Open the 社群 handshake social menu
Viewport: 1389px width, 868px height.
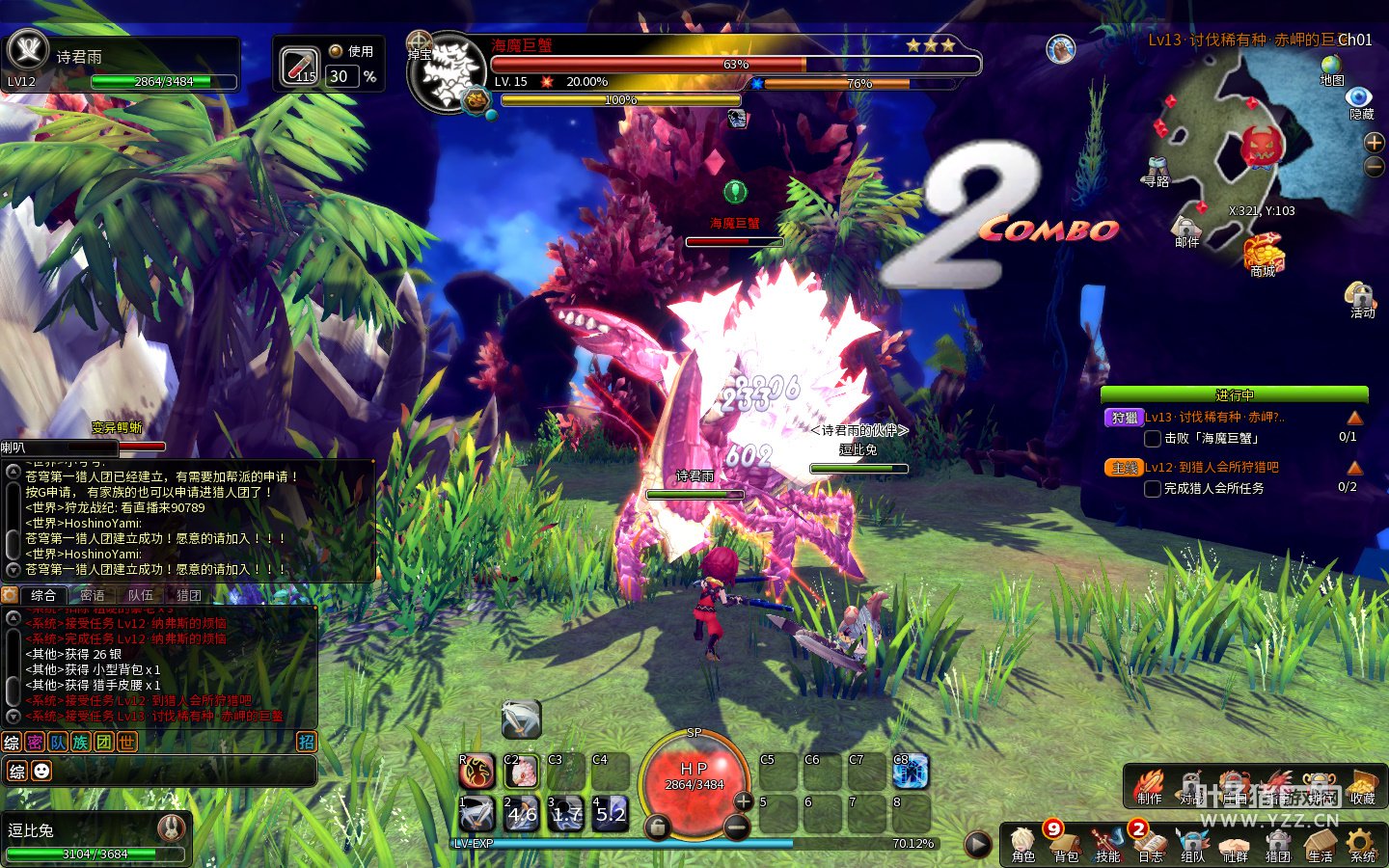click(x=1235, y=843)
